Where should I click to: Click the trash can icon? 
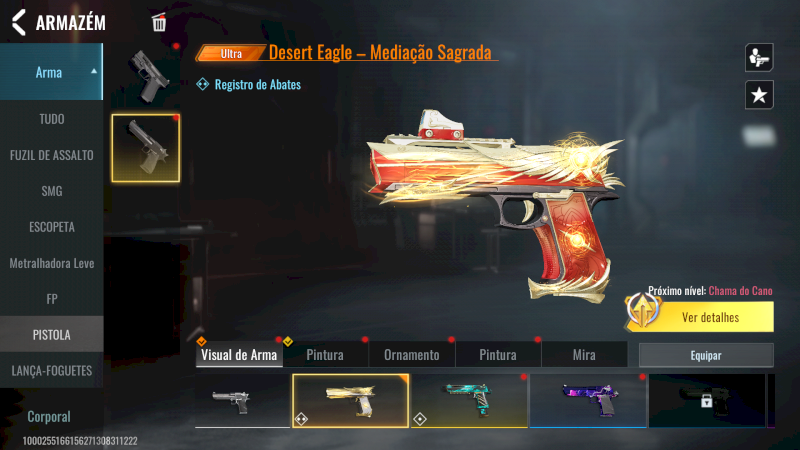click(159, 22)
